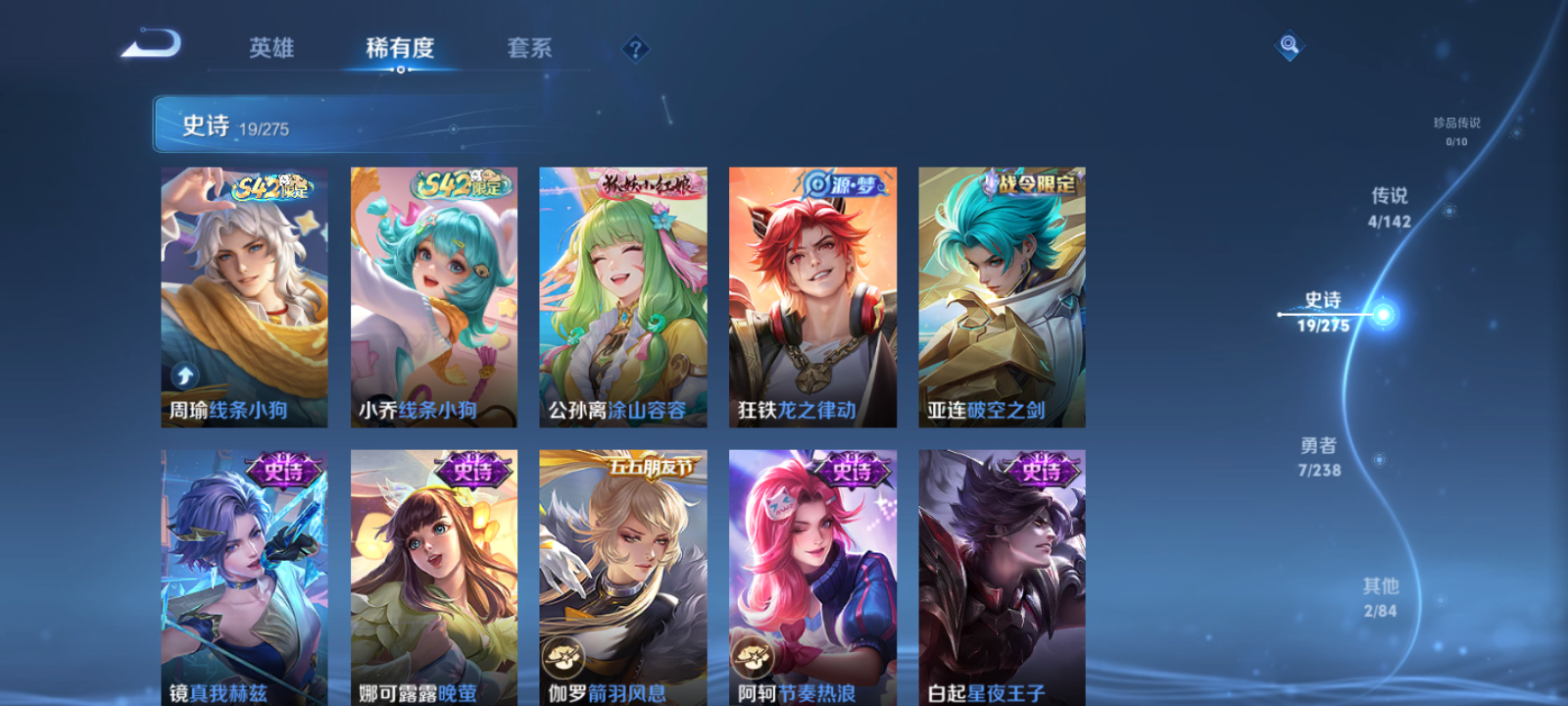Click the question mark help icon
The height and width of the screenshot is (706, 1568).
tap(636, 46)
